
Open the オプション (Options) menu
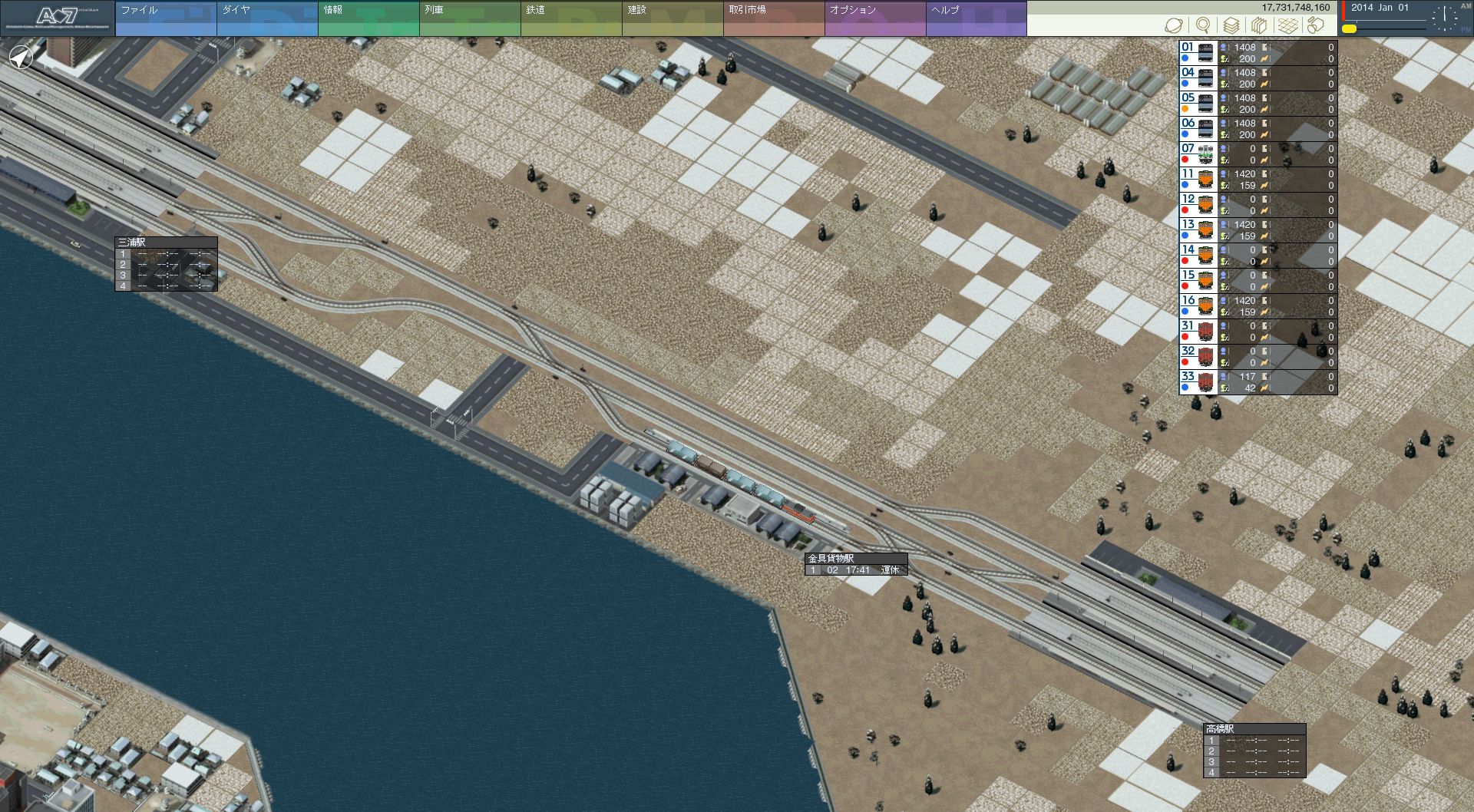[x=874, y=18]
